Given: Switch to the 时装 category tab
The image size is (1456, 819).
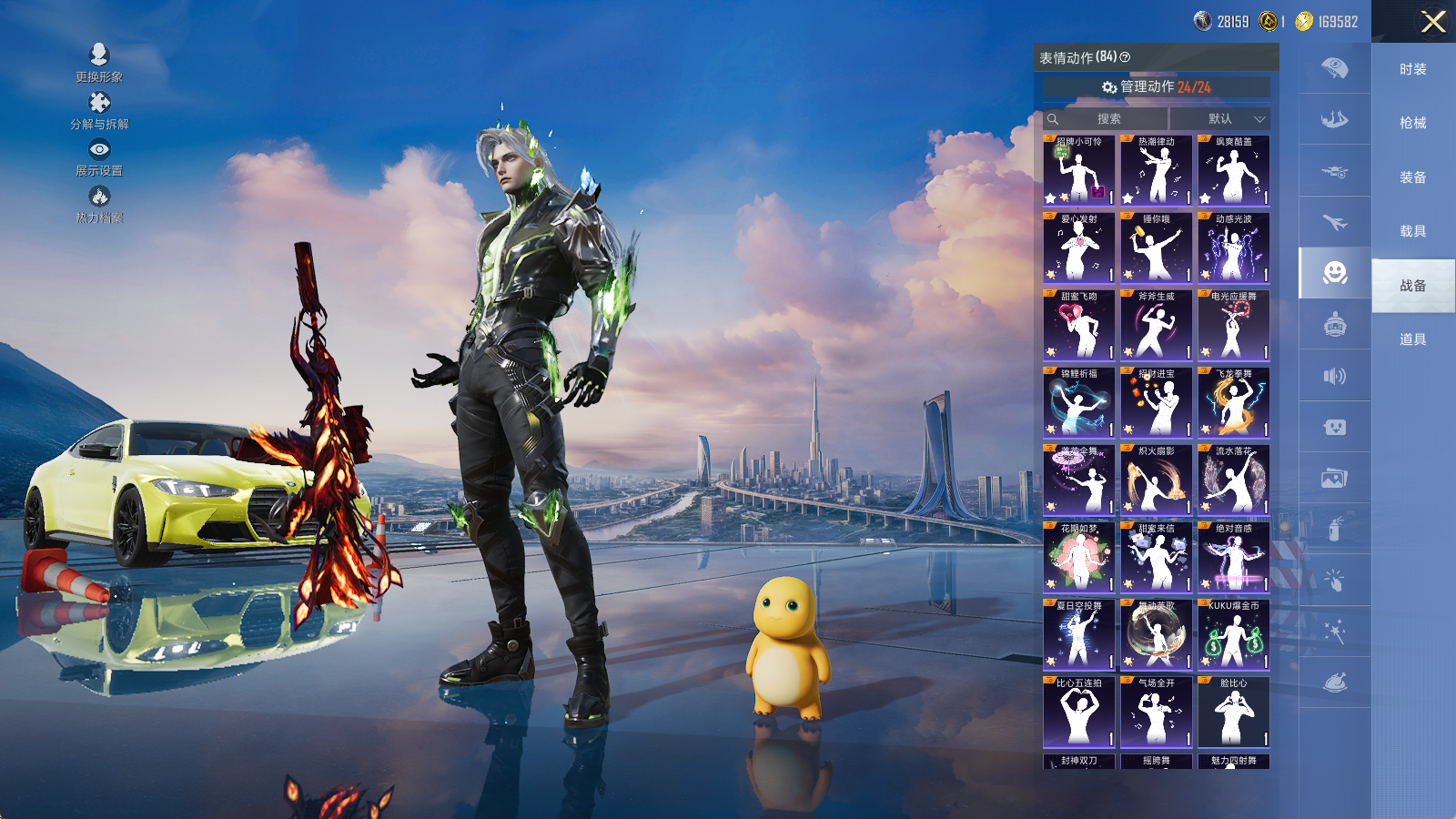Looking at the screenshot, I should pyautogui.click(x=1412, y=69).
